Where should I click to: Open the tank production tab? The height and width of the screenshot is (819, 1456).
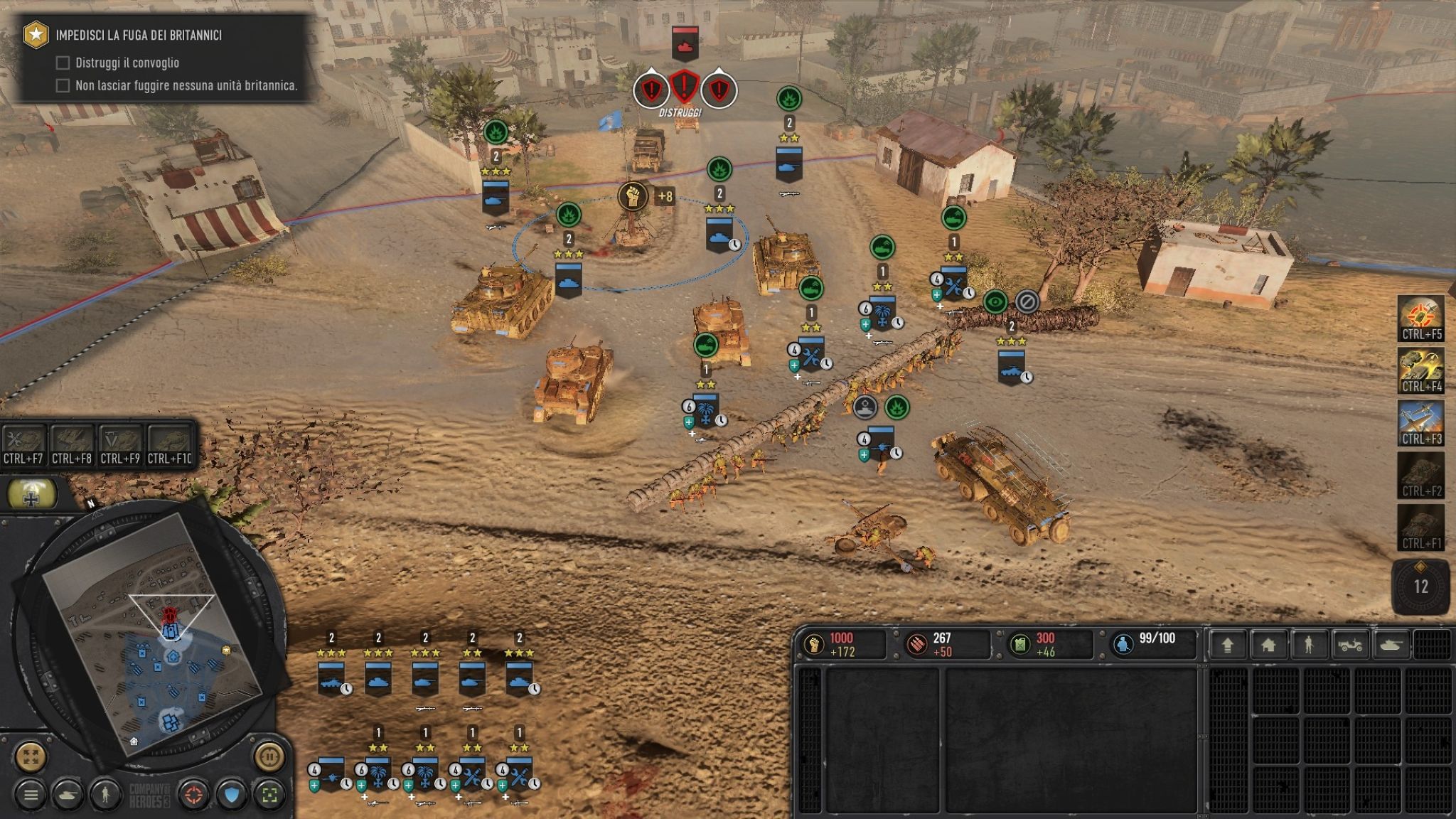pos(1391,645)
